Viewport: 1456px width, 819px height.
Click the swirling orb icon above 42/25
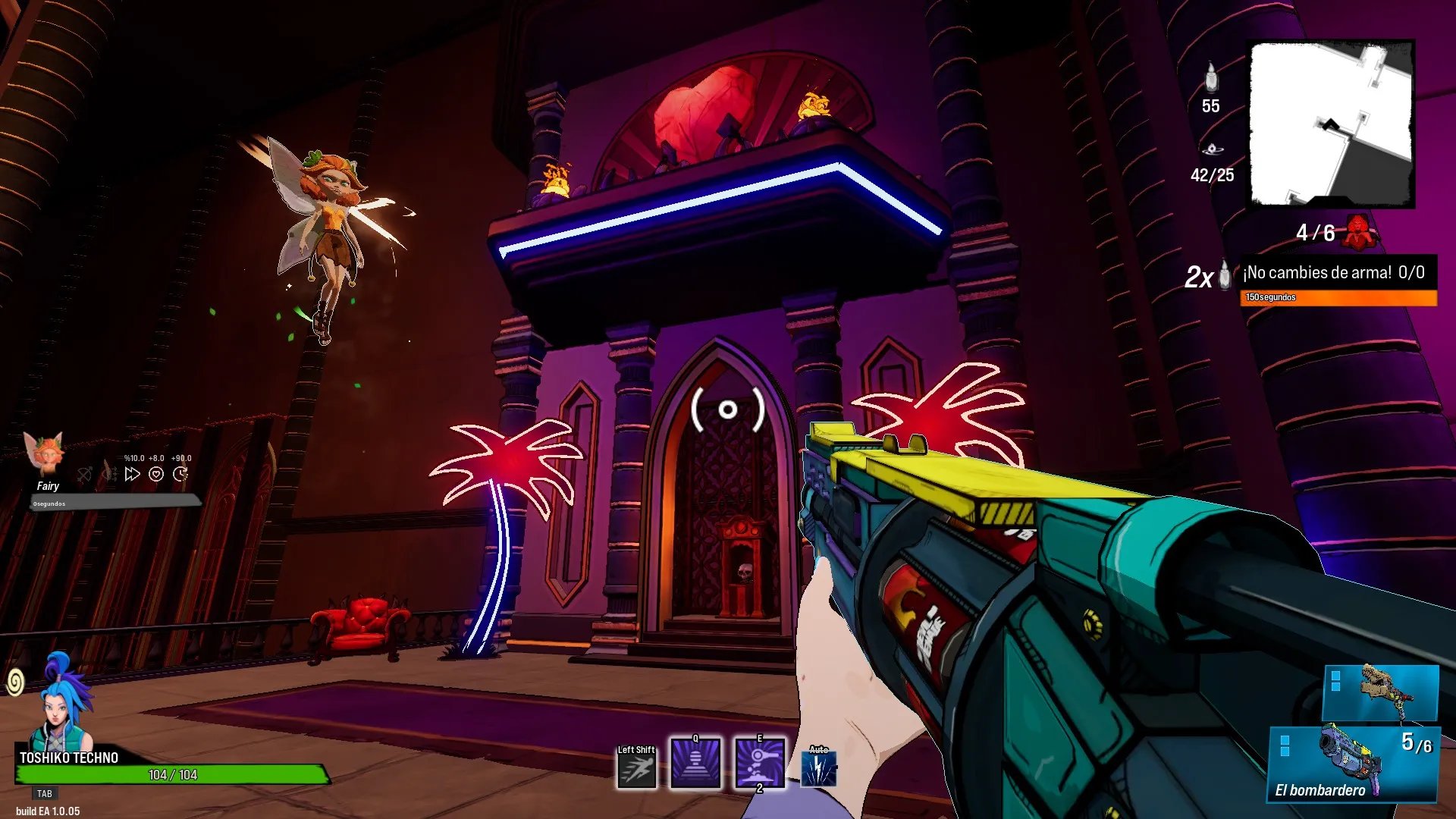[x=1212, y=149]
